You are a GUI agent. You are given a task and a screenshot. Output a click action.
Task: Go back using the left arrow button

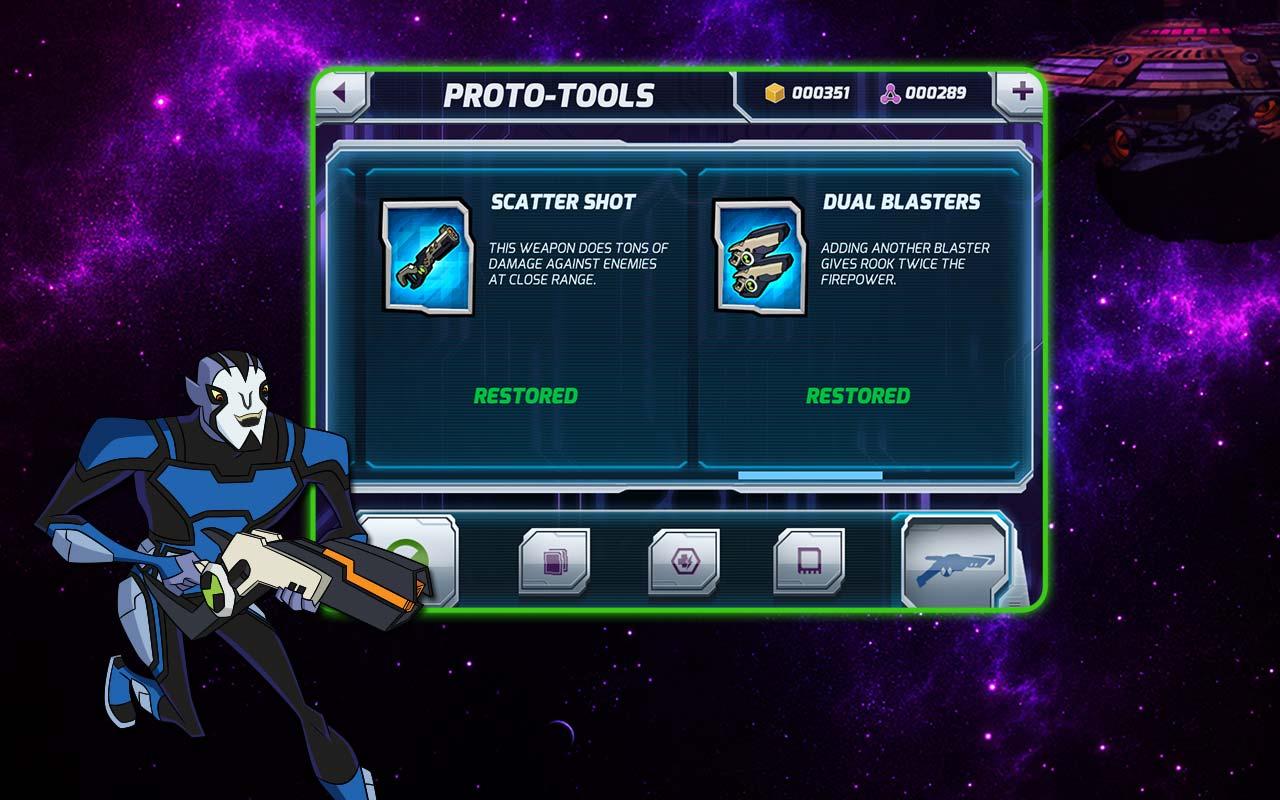pyautogui.click(x=341, y=94)
